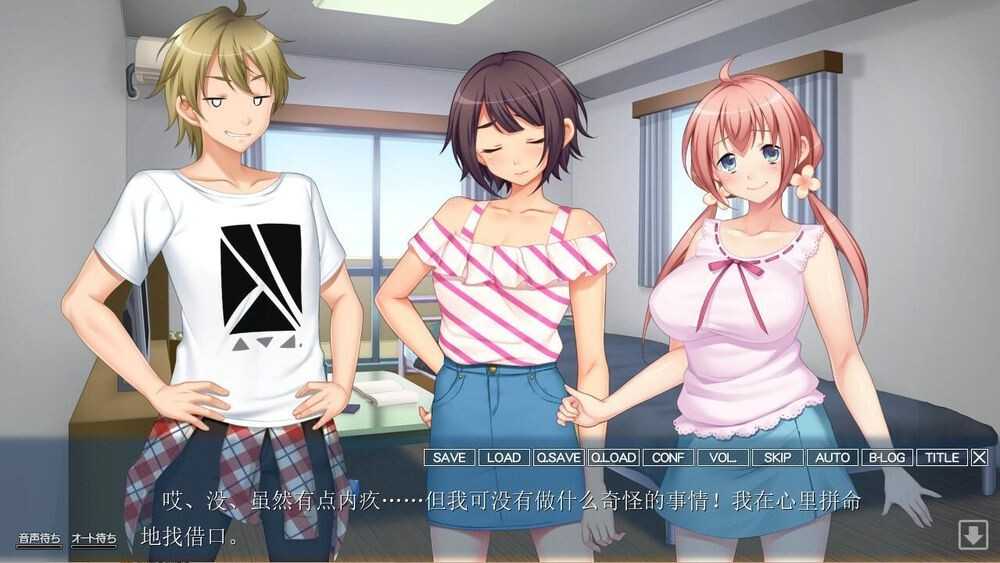Viewport: 1000px width, 563px height.
Task: Hide the message window with X
Action: (x=980, y=457)
